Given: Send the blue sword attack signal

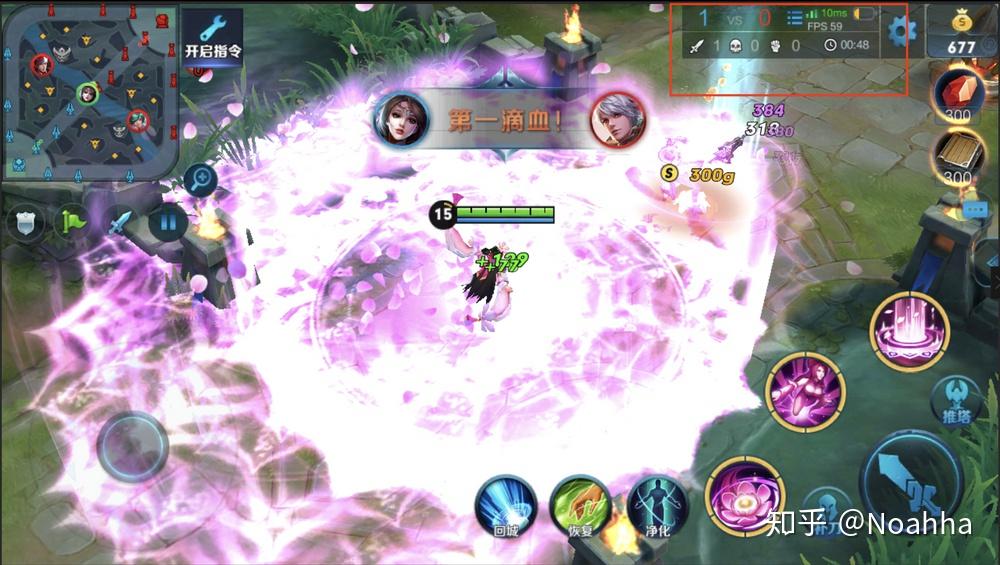Looking at the screenshot, I should tap(120, 222).
